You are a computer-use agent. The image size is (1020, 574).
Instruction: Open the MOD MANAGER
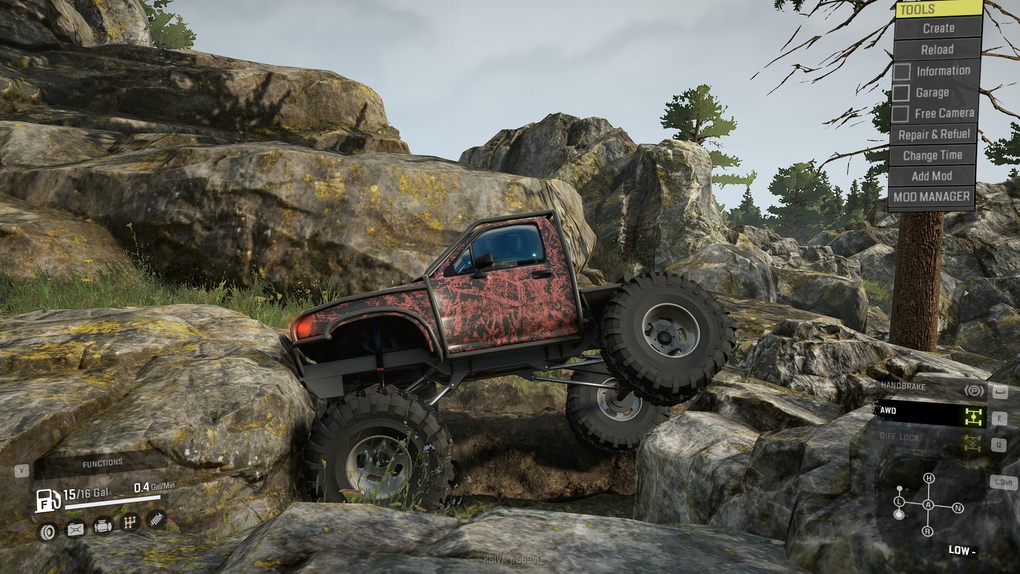[x=933, y=197]
